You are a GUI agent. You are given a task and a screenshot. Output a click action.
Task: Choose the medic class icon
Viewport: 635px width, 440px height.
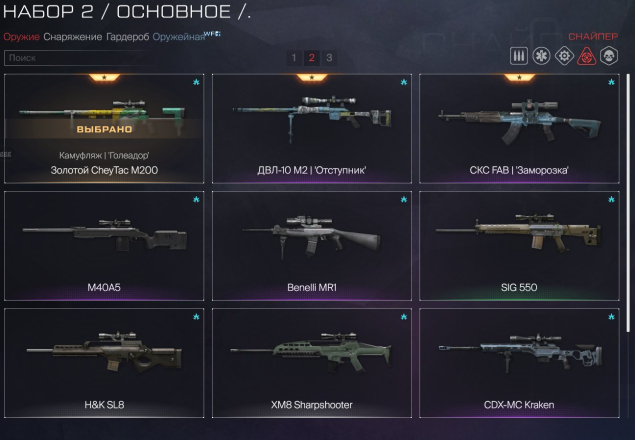(542, 56)
